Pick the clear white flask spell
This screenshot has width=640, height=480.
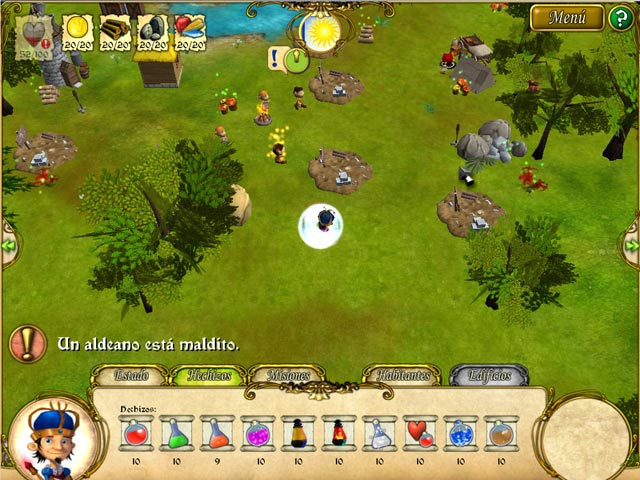[380, 433]
